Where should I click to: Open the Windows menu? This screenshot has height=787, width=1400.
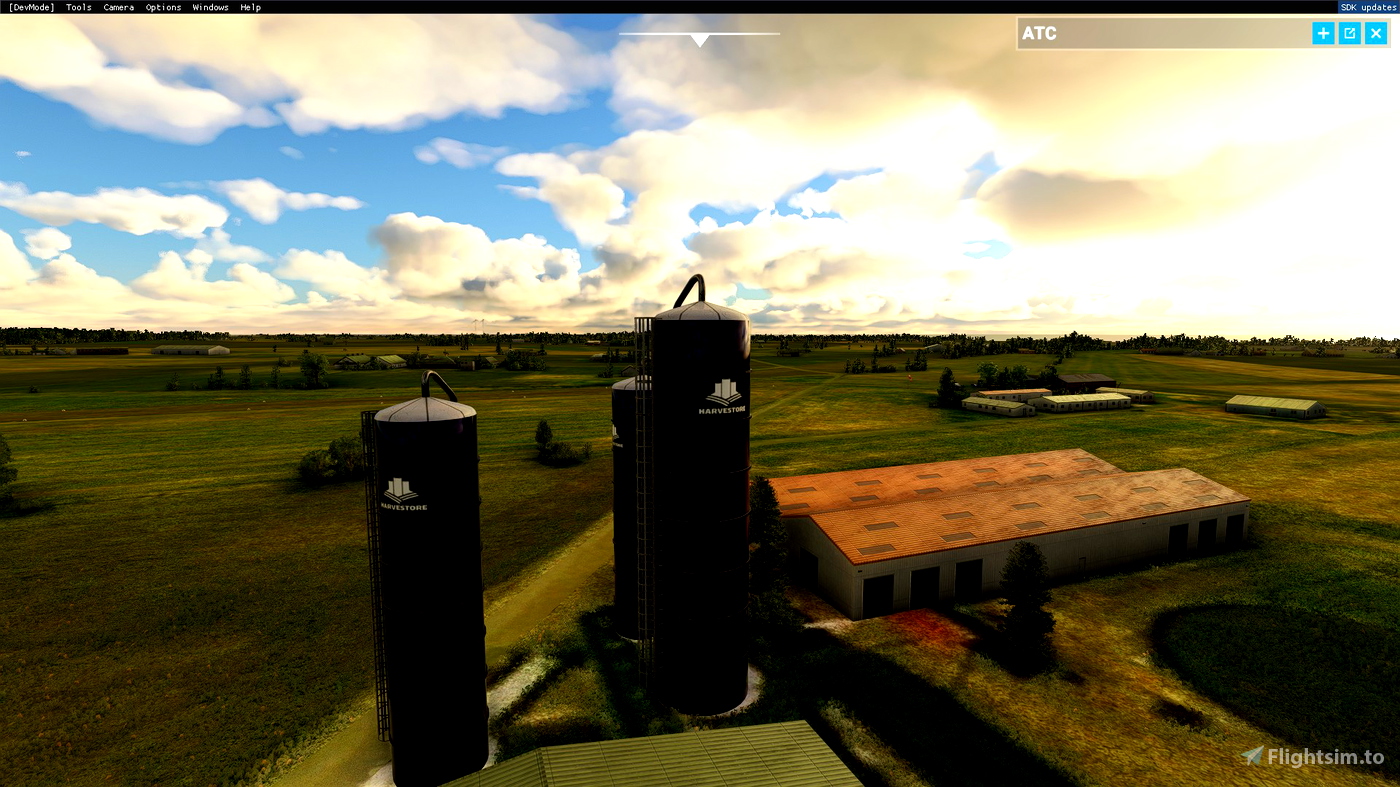tap(210, 7)
